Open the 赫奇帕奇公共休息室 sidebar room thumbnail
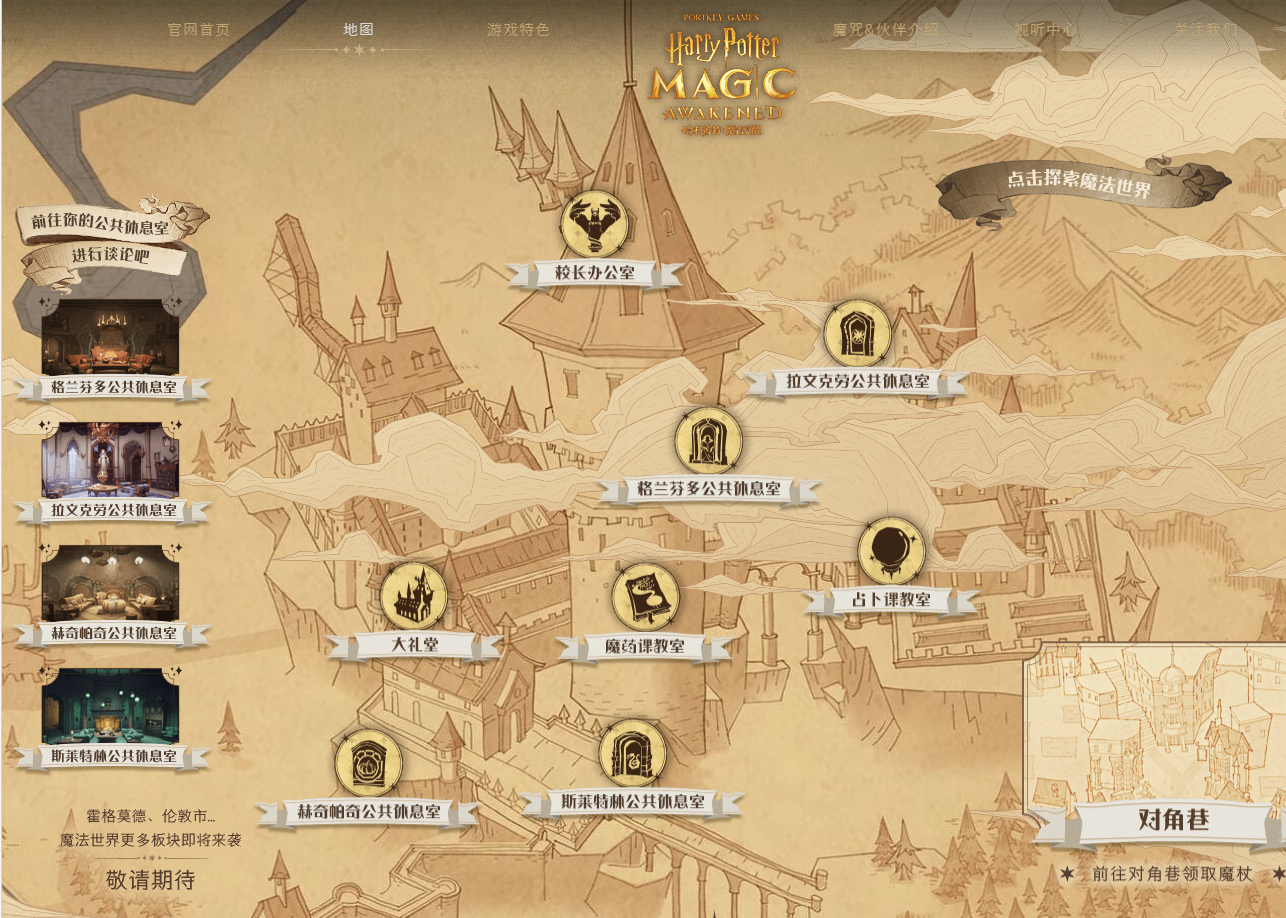Image resolution: width=1286 pixels, height=918 pixels. click(110, 583)
